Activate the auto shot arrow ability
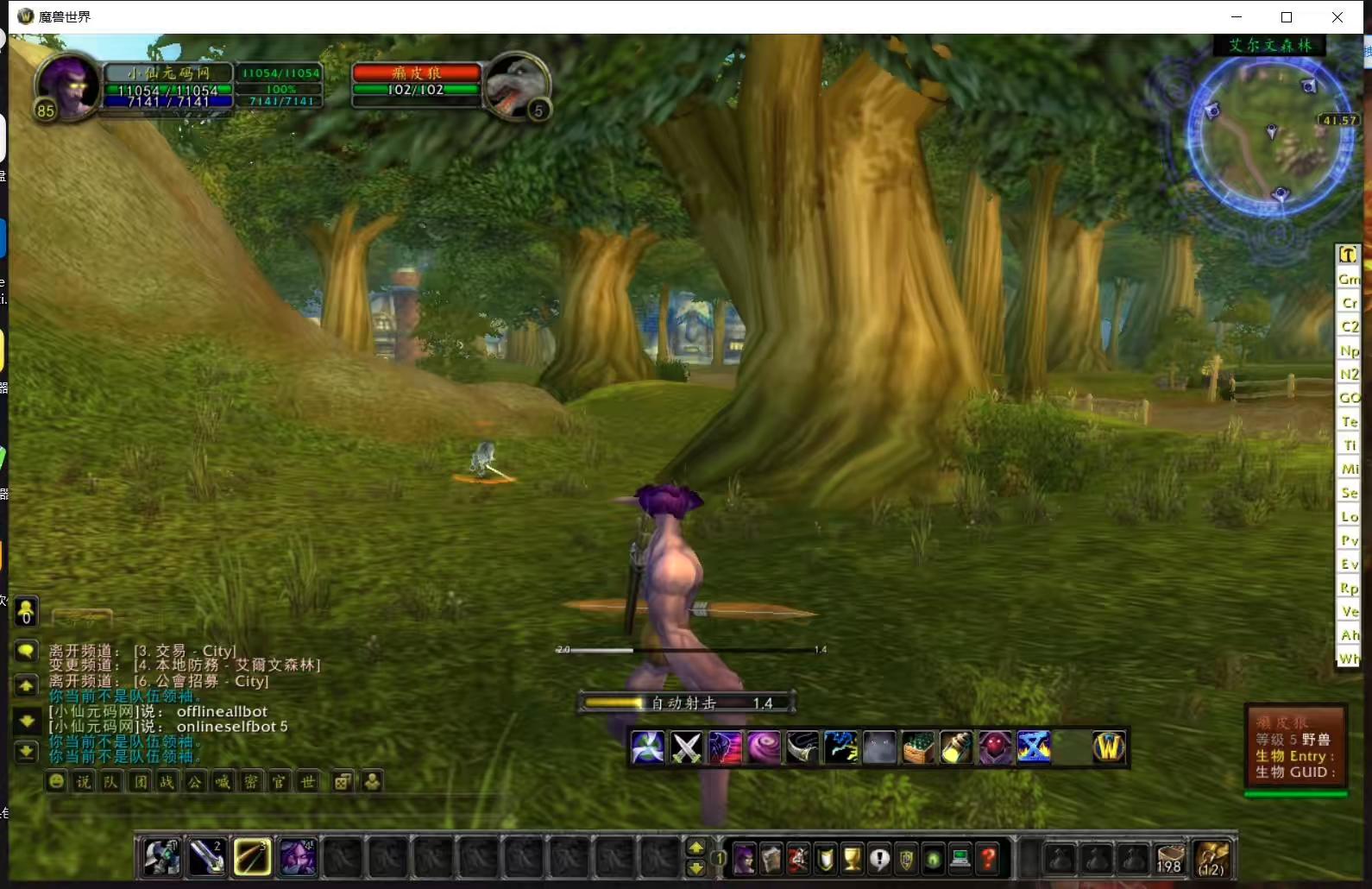This screenshot has width=1372, height=889. (251, 857)
